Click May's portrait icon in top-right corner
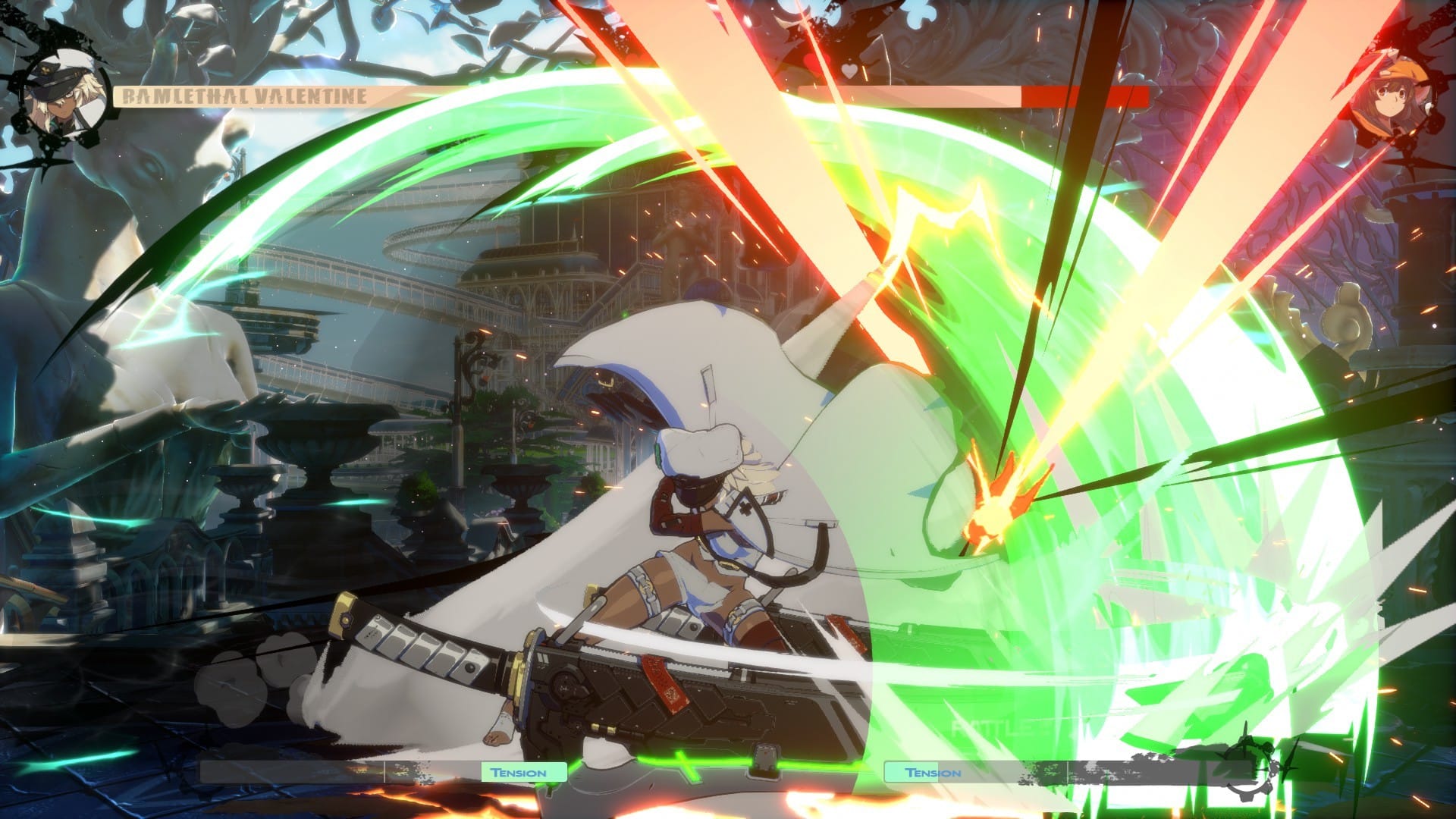This screenshot has height=819, width=1456. tap(1392, 95)
